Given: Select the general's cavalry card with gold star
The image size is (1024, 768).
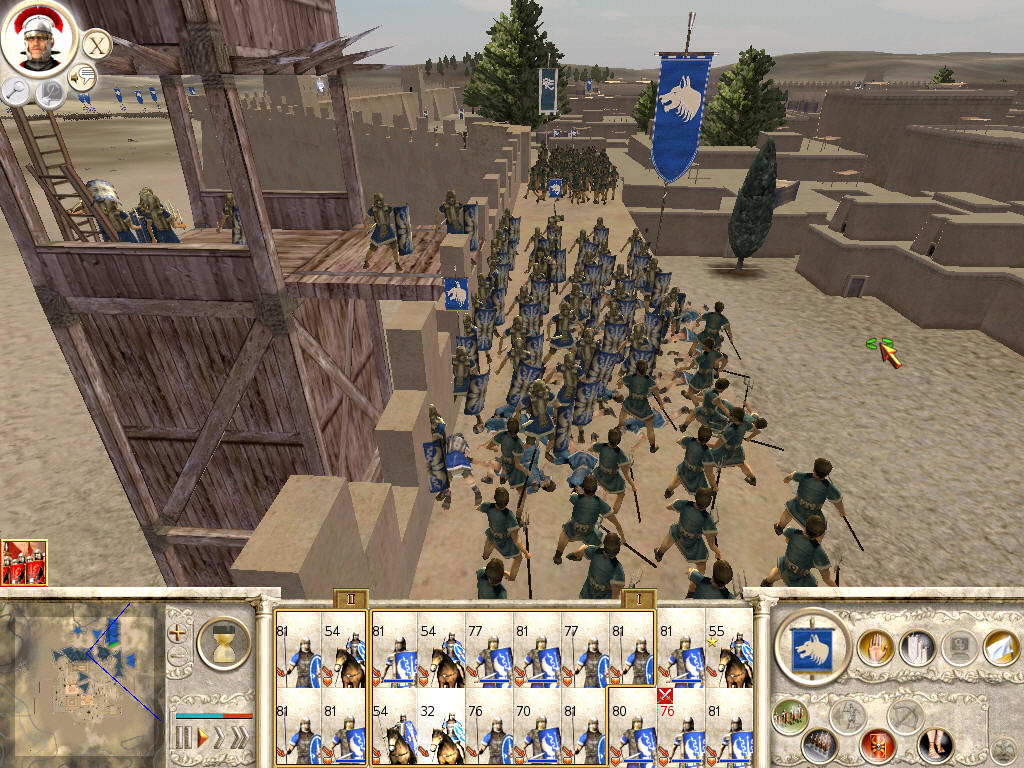Looking at the screenshot, I should 728,650.
